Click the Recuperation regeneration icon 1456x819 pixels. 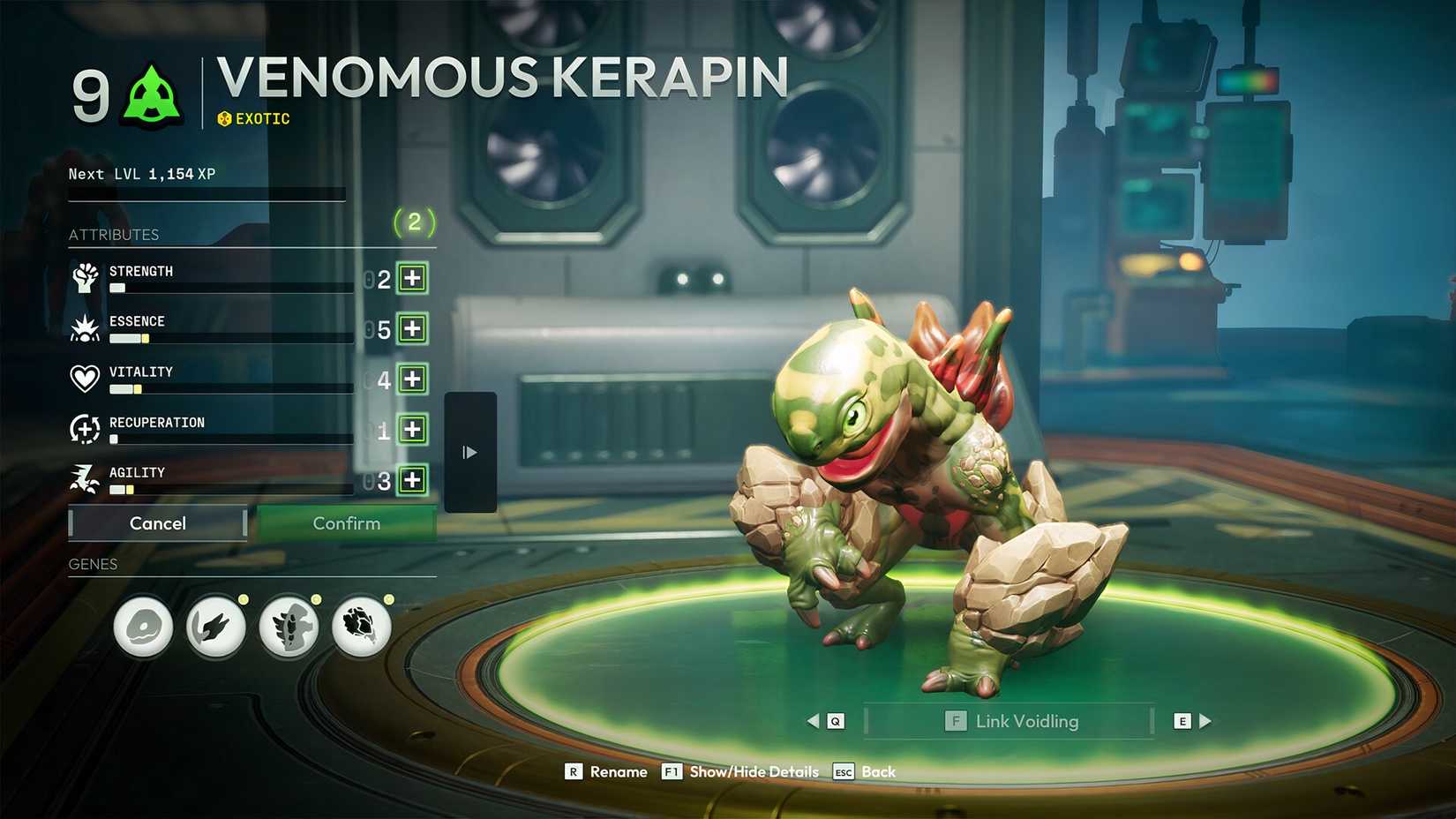pyautogui.click(x=85, y=429)
